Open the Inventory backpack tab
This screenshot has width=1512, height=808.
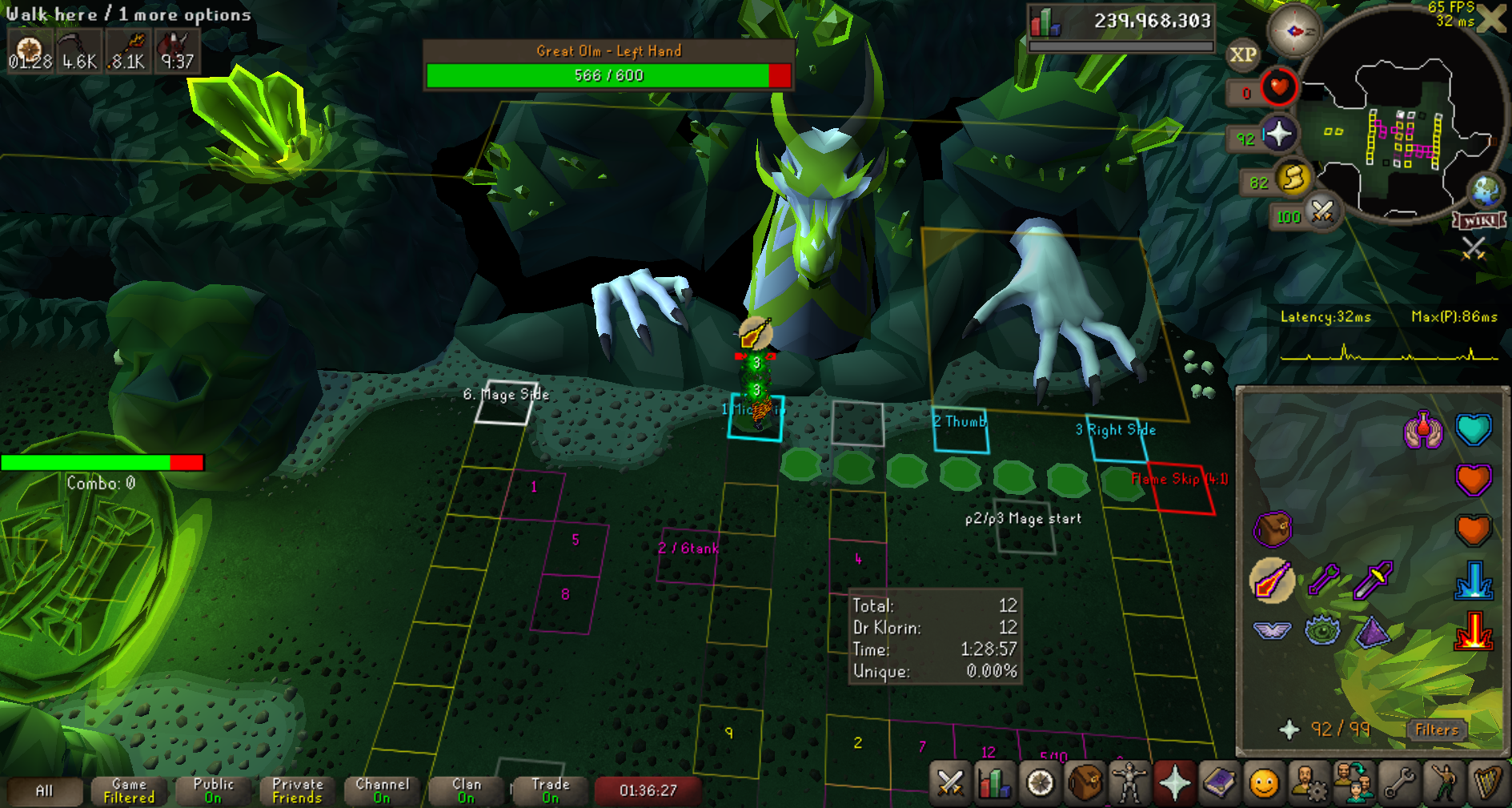(1085, 783)
